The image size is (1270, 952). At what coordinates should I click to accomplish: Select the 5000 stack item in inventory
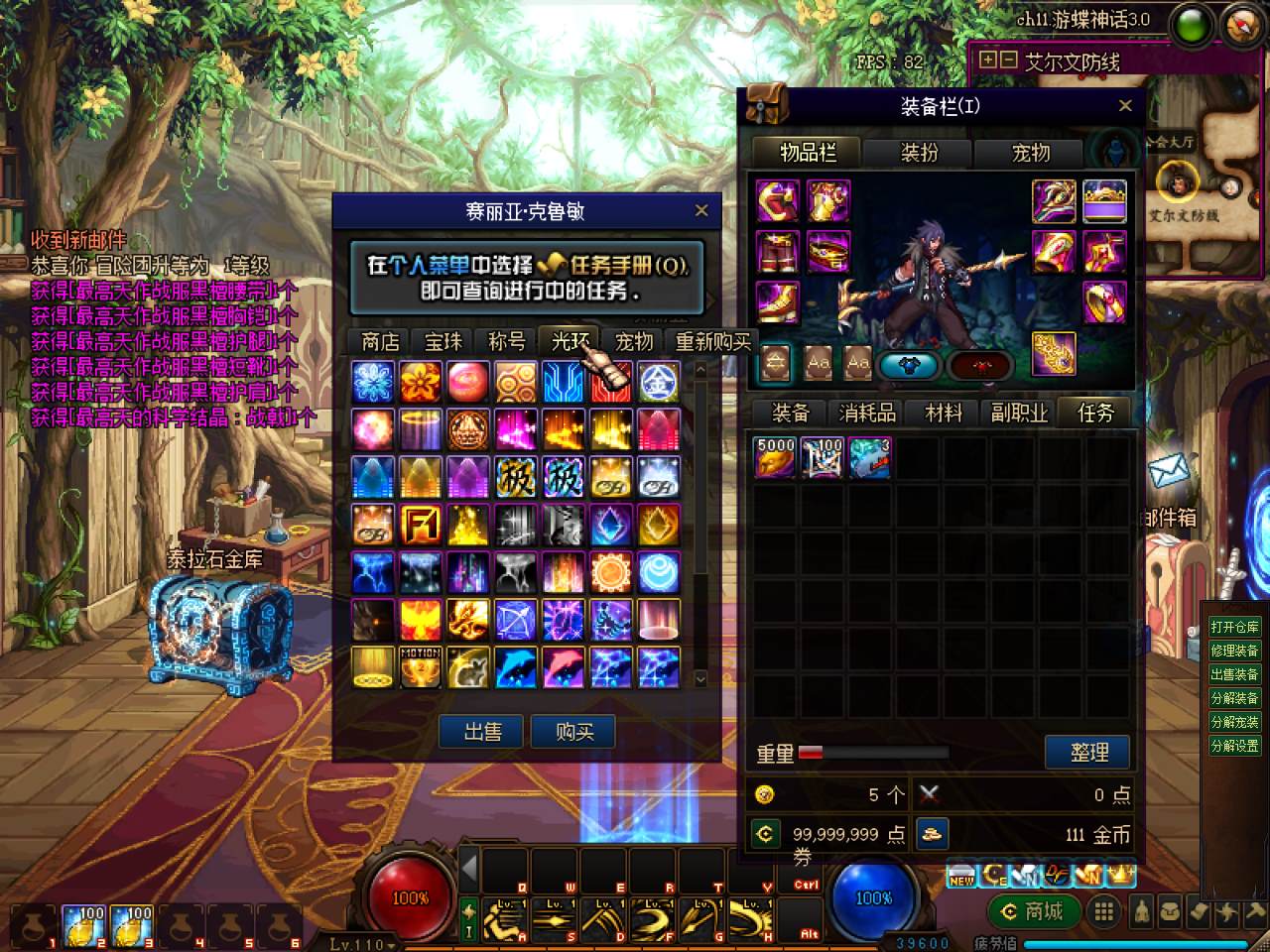click(775, 458)
